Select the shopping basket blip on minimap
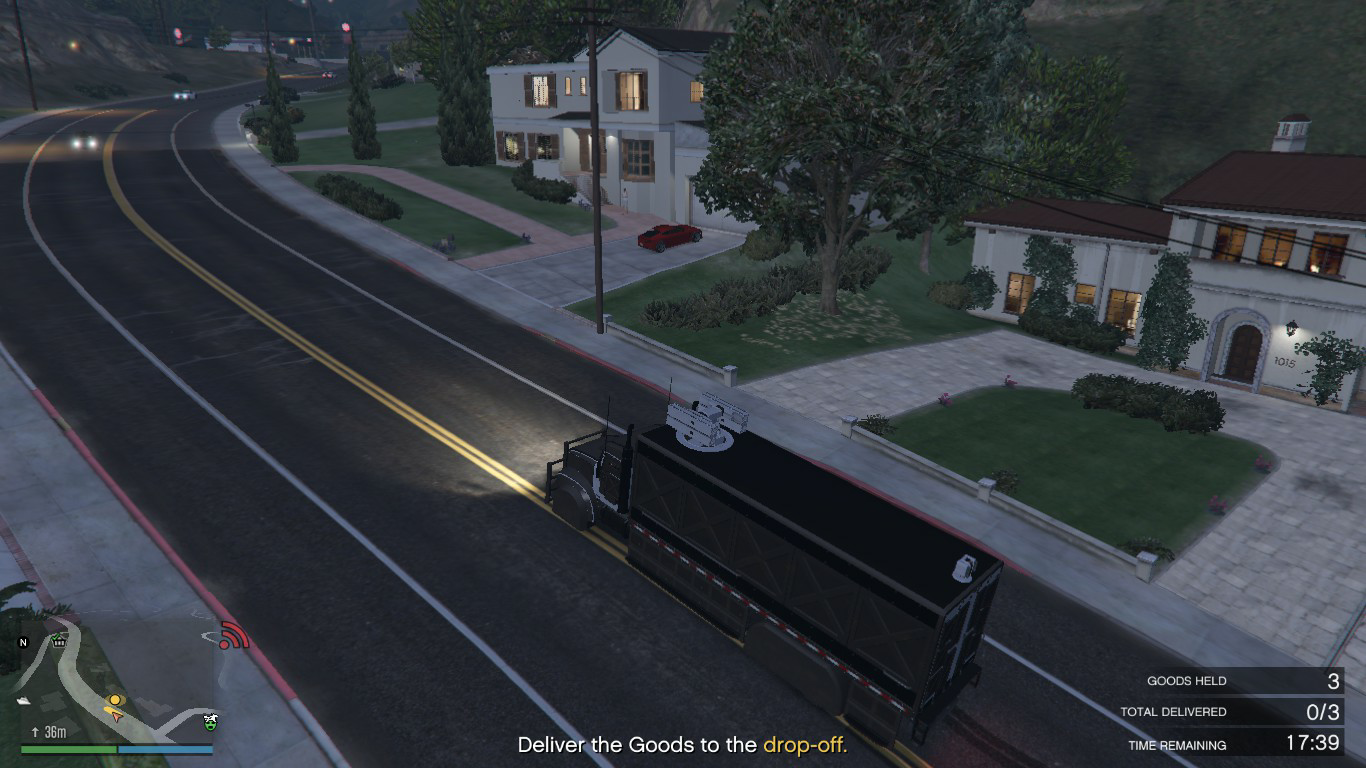 (59, 641)
